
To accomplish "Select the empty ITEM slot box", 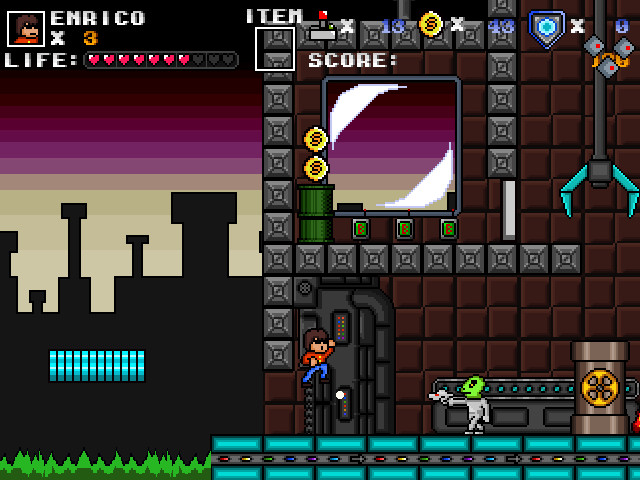I will 275,48.
